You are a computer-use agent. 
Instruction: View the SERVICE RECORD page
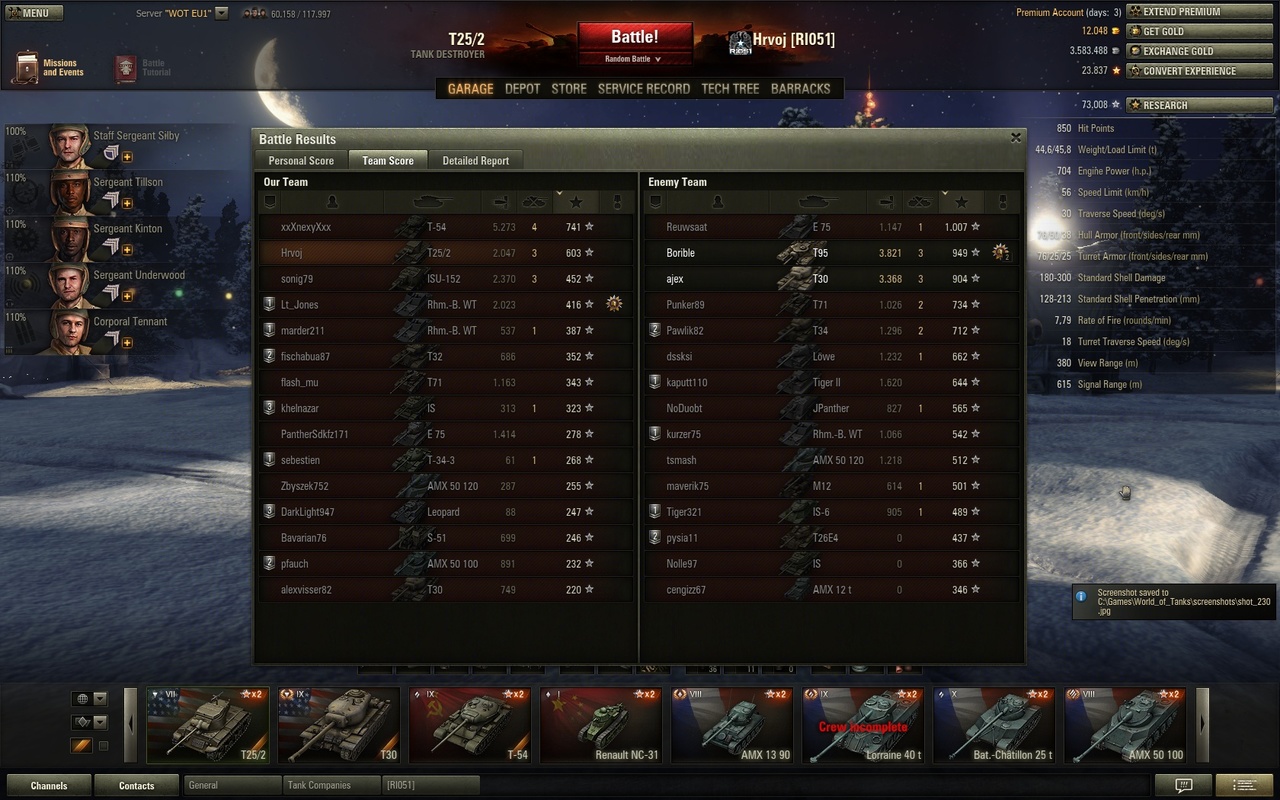(644, 89)
